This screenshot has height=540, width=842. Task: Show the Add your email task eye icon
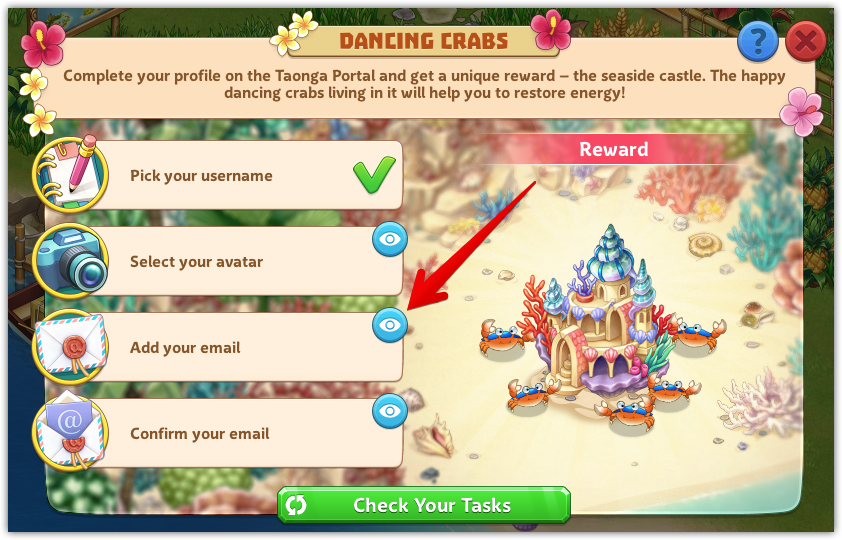[390, 325]
